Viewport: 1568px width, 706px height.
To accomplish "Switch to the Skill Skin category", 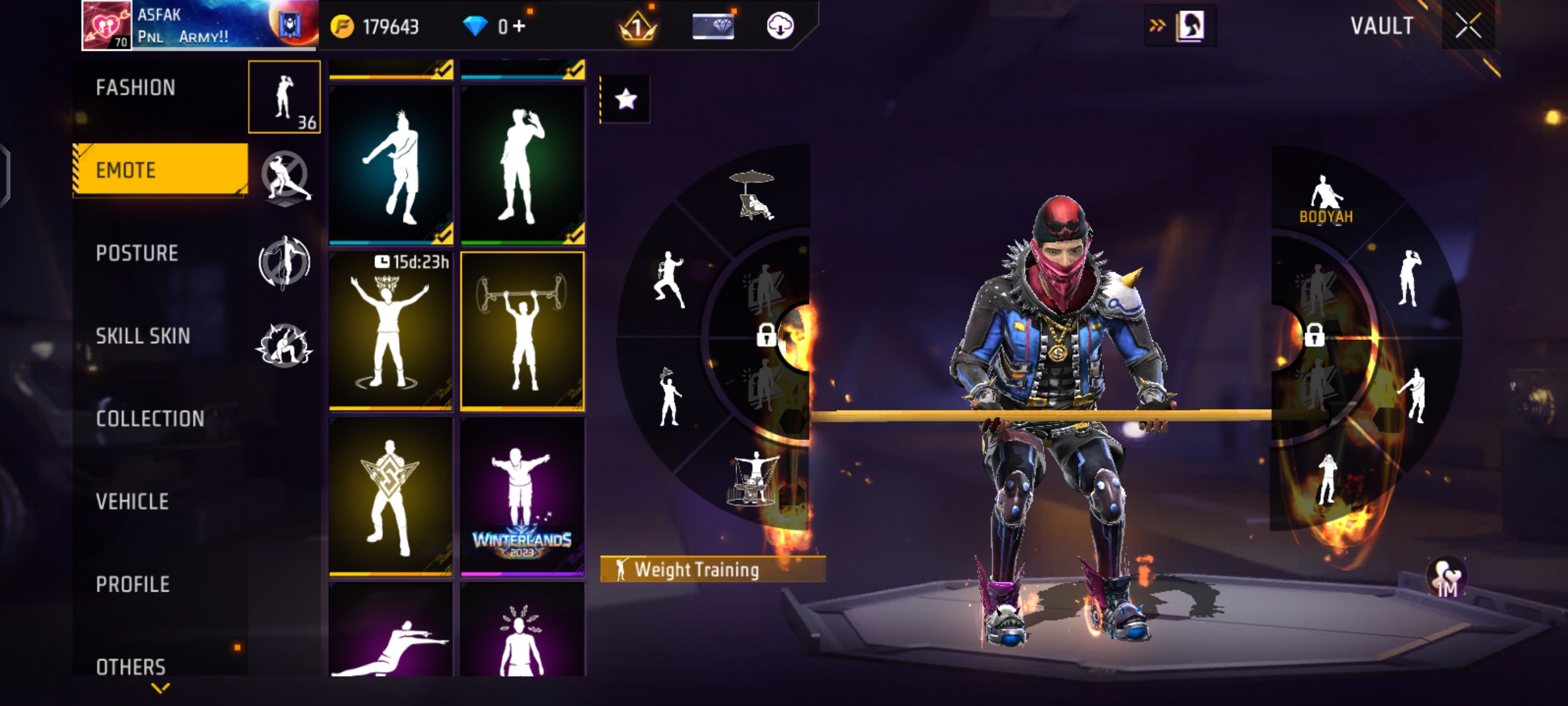I will click(143, 336).
